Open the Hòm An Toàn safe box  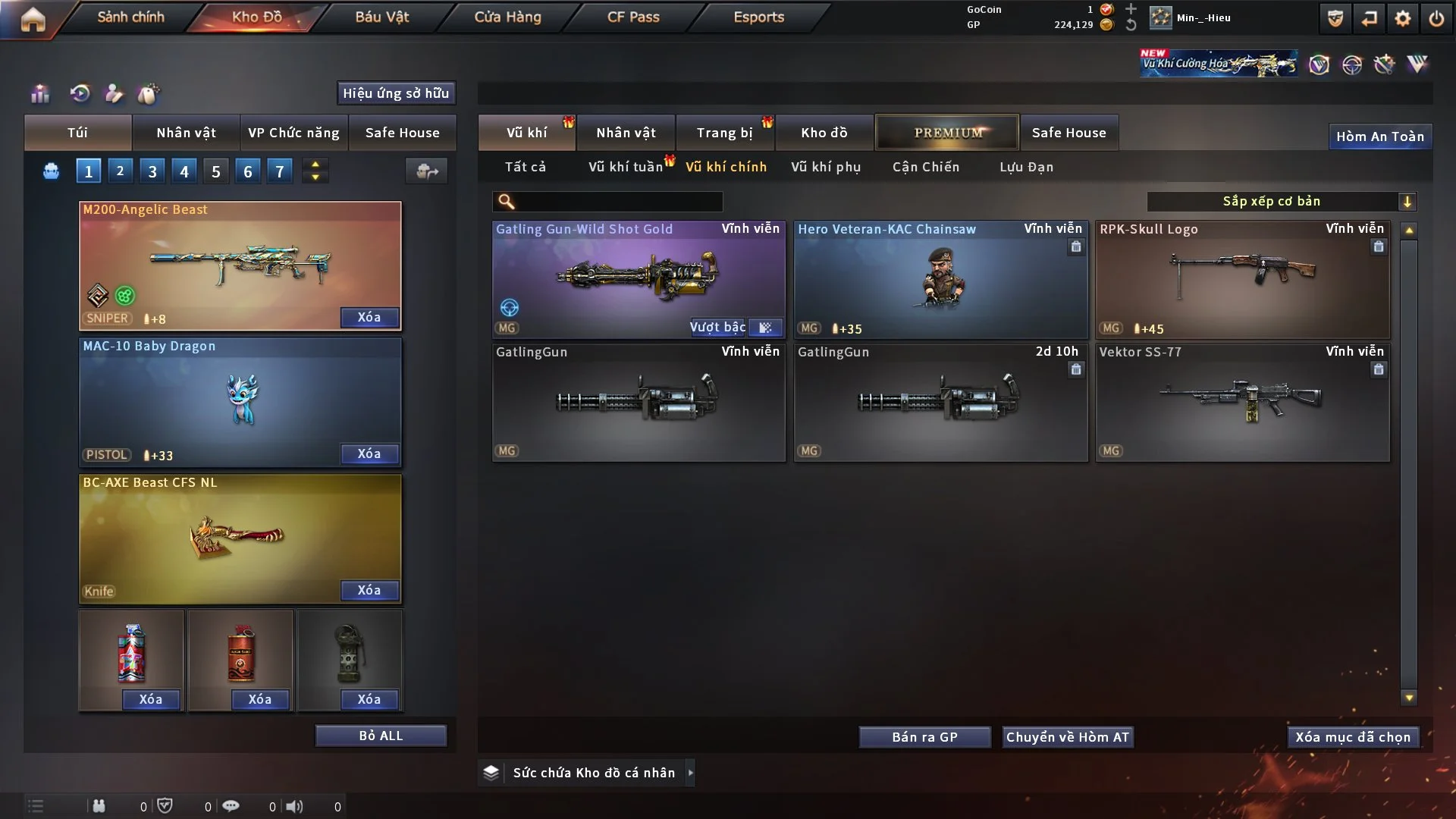point(1379,136)
